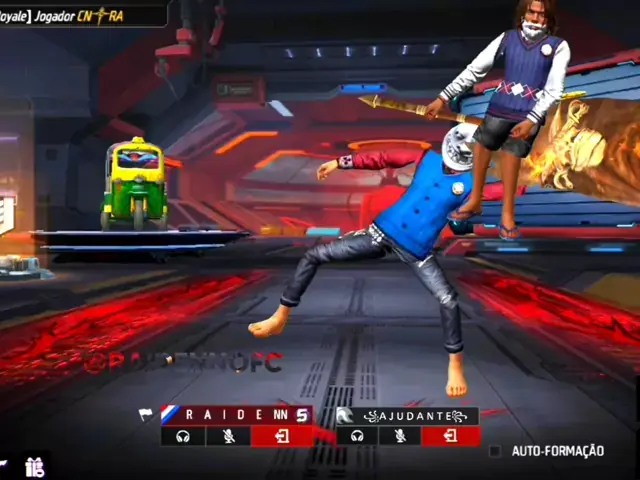Open the gift box icon
This screenshot has width=640, height=480.
tap(35, 466)
